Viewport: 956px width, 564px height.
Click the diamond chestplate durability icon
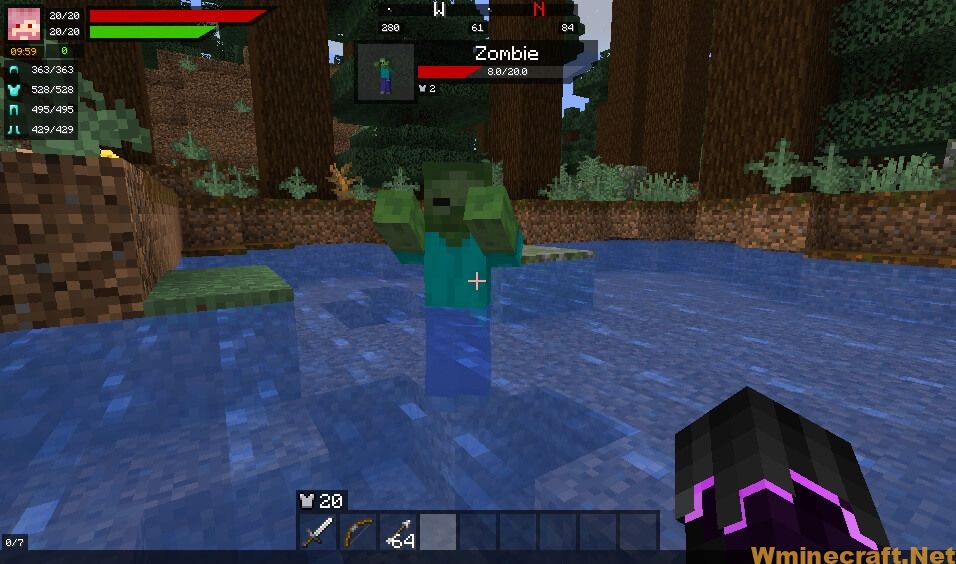(15, 90)
